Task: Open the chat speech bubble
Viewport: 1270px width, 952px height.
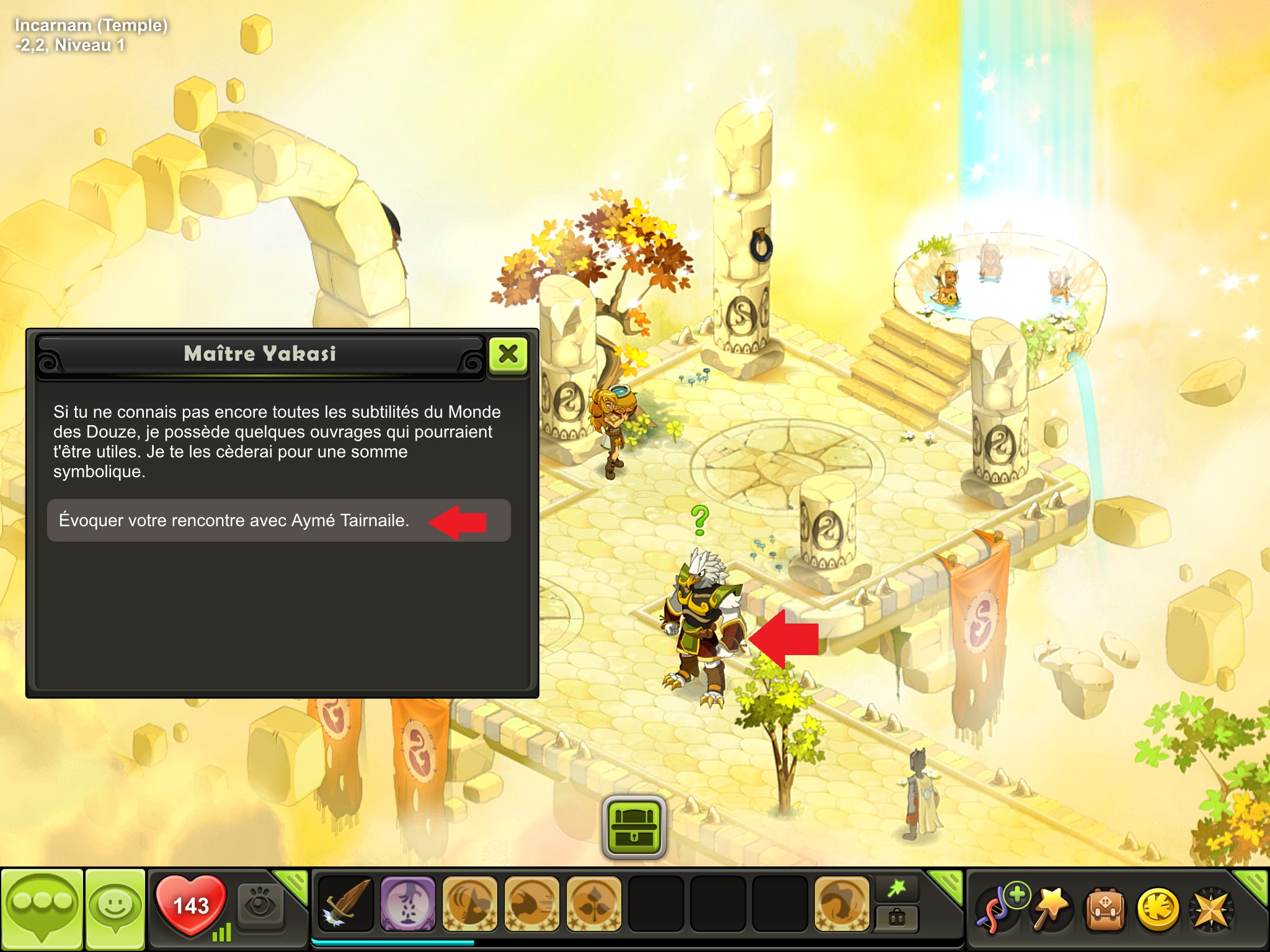Action: tap(42, 907)
